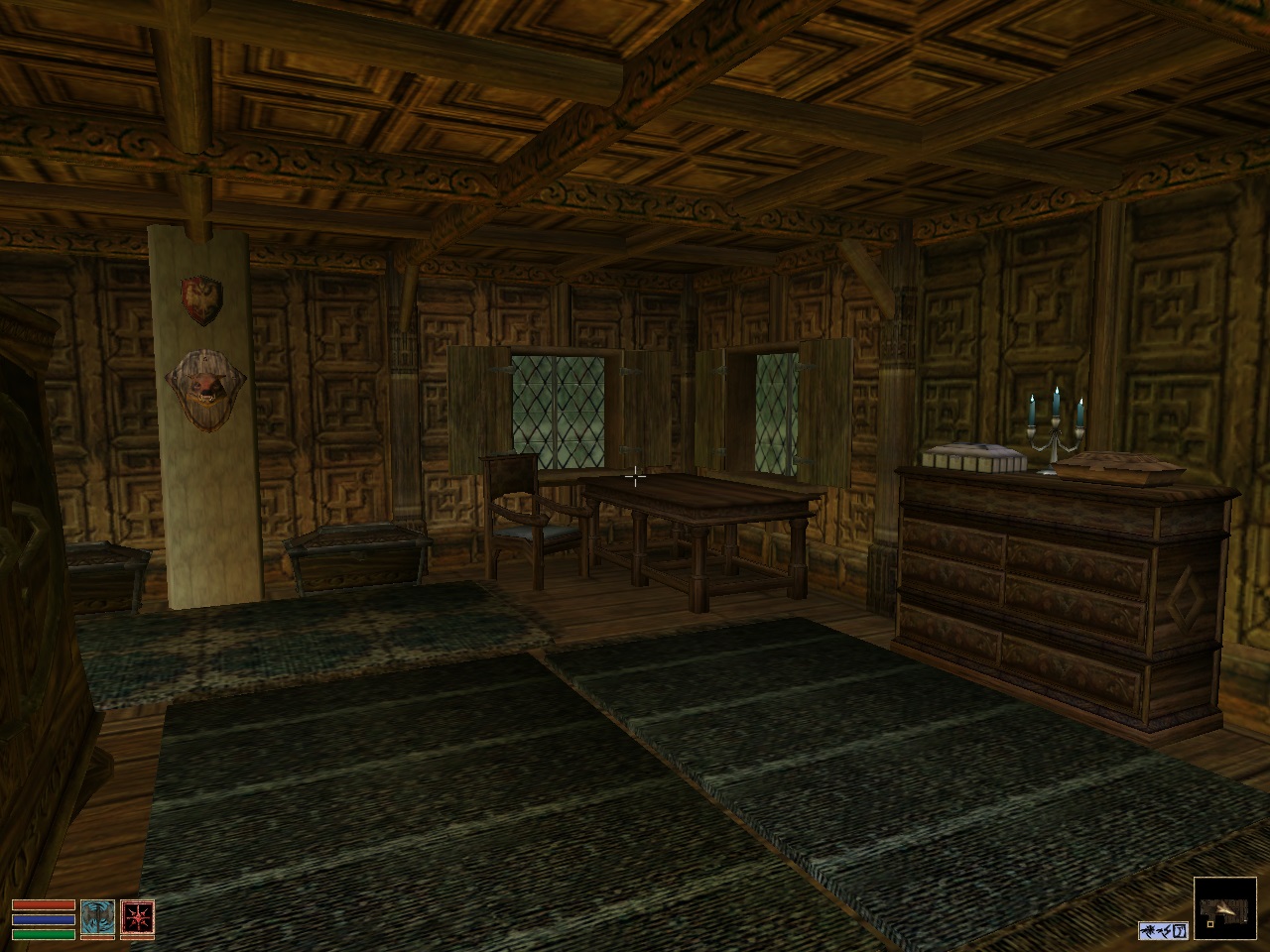Image resolution: width=1270 pixels, height=952 pixels.
Task: Click the equipped axe weapon icon
Action: point(97,918)
